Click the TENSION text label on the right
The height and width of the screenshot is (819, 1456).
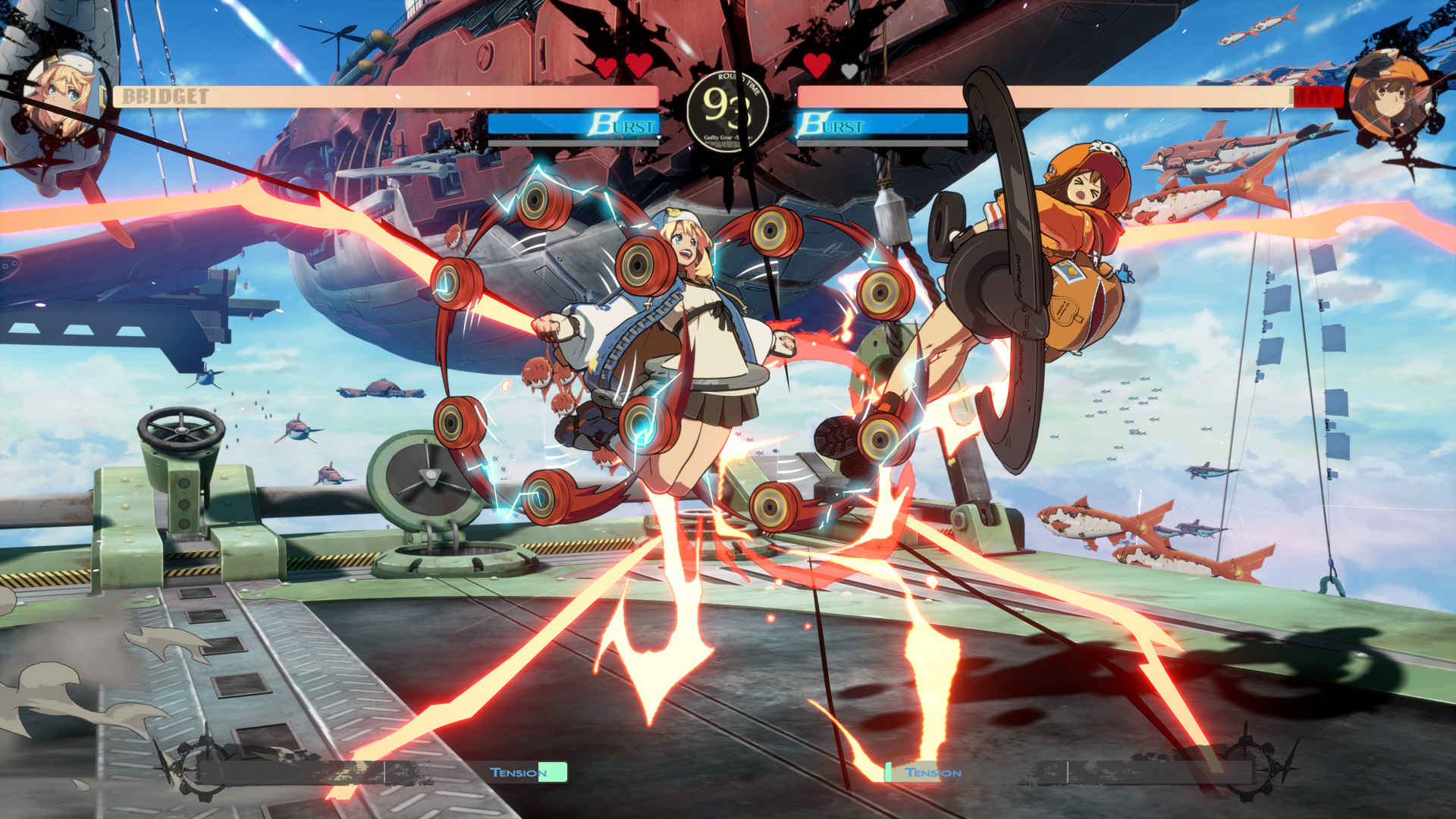(932, 772)
